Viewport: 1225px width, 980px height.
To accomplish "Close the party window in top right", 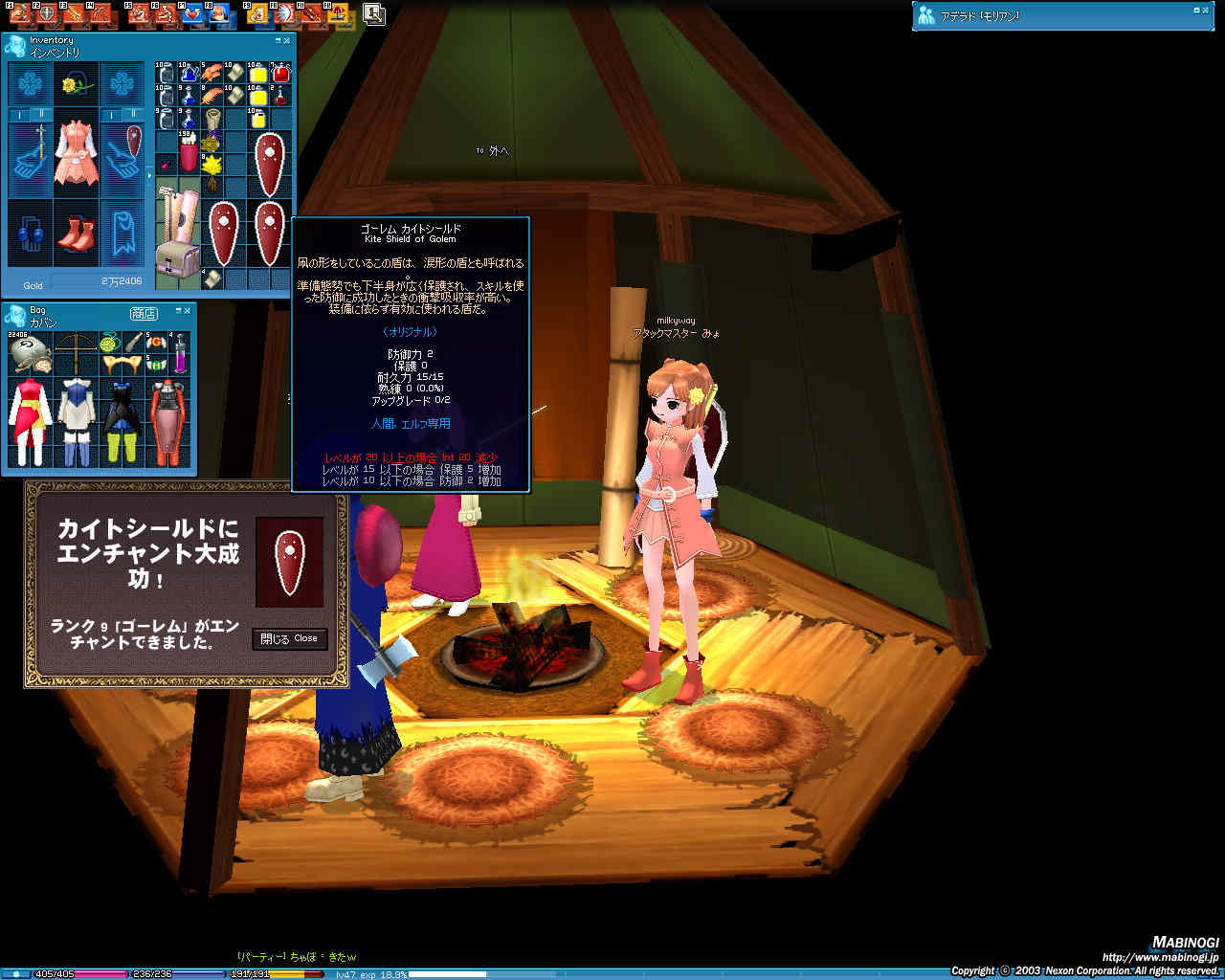I will tap(1206, 11).
